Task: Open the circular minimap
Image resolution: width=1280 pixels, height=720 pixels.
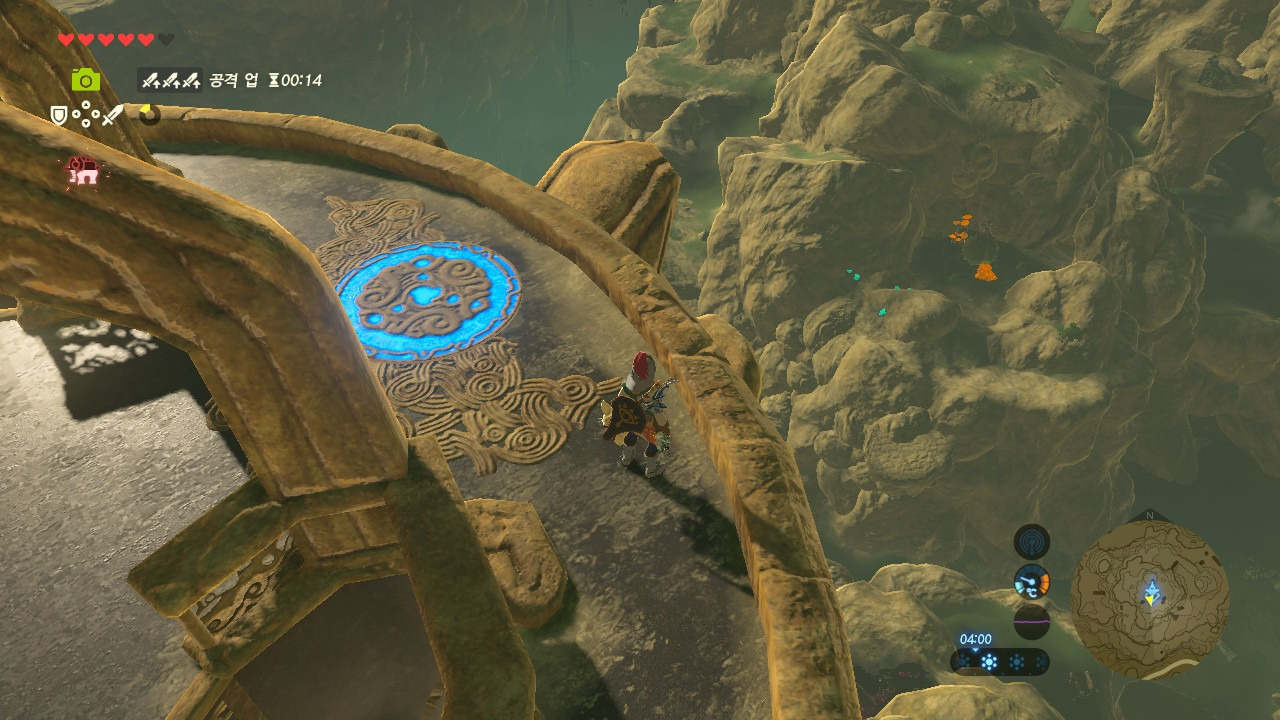Action: pyautogui.click(x=1149, y=598)
